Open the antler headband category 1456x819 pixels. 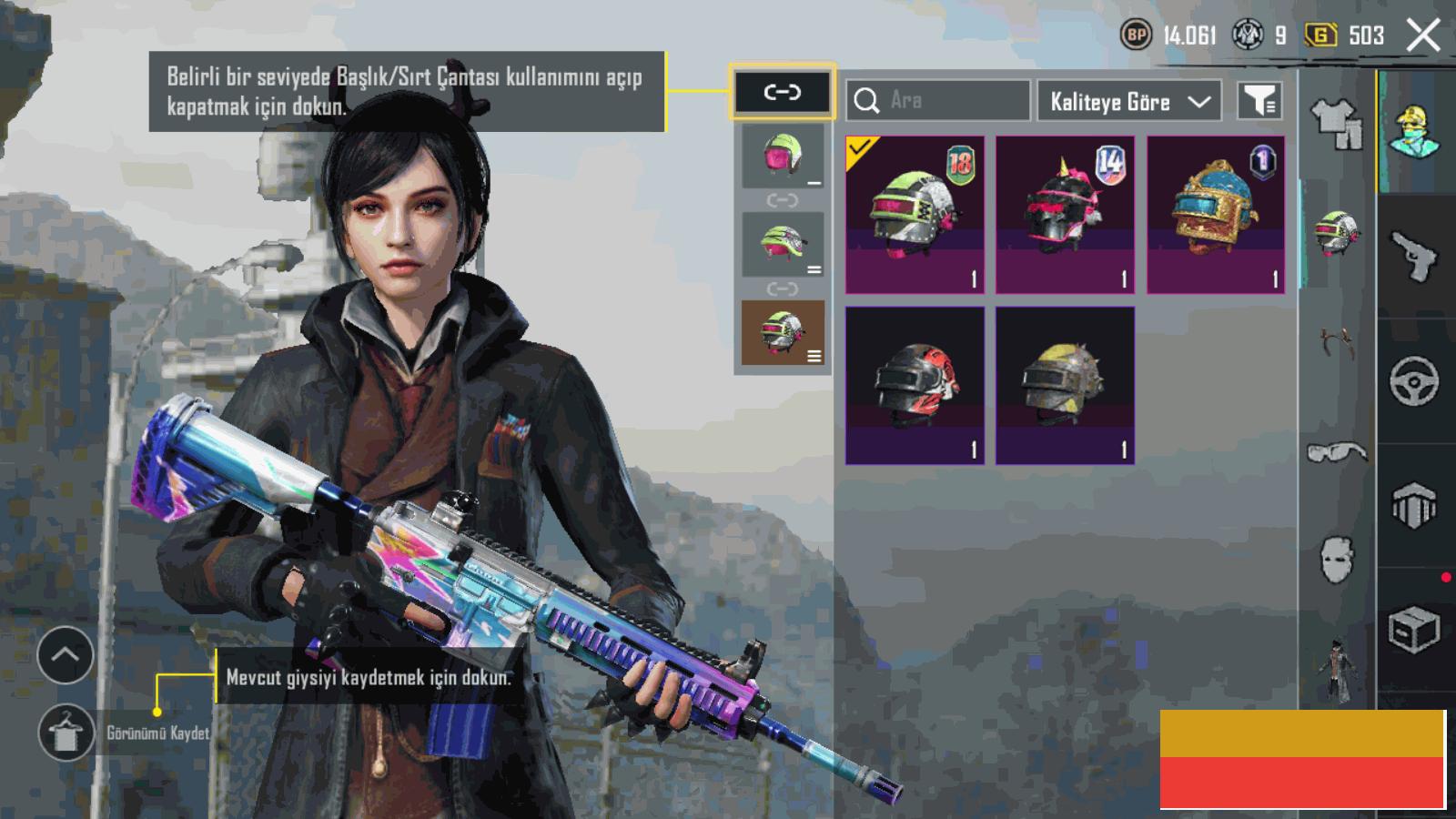[x=1337, y=344]
